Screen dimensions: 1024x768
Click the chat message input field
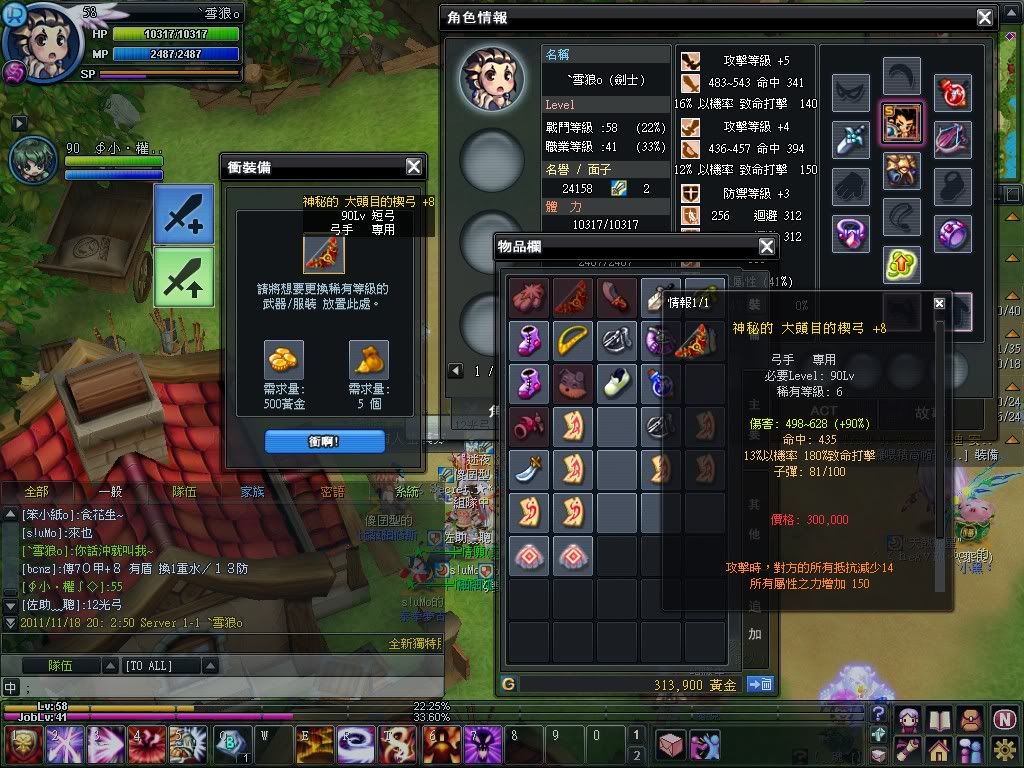pos(200,687)
